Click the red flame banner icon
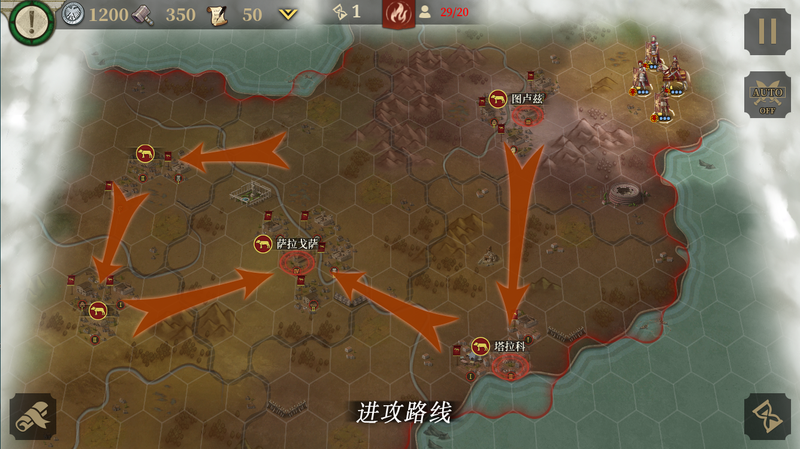800x449 pixels. 397,14
